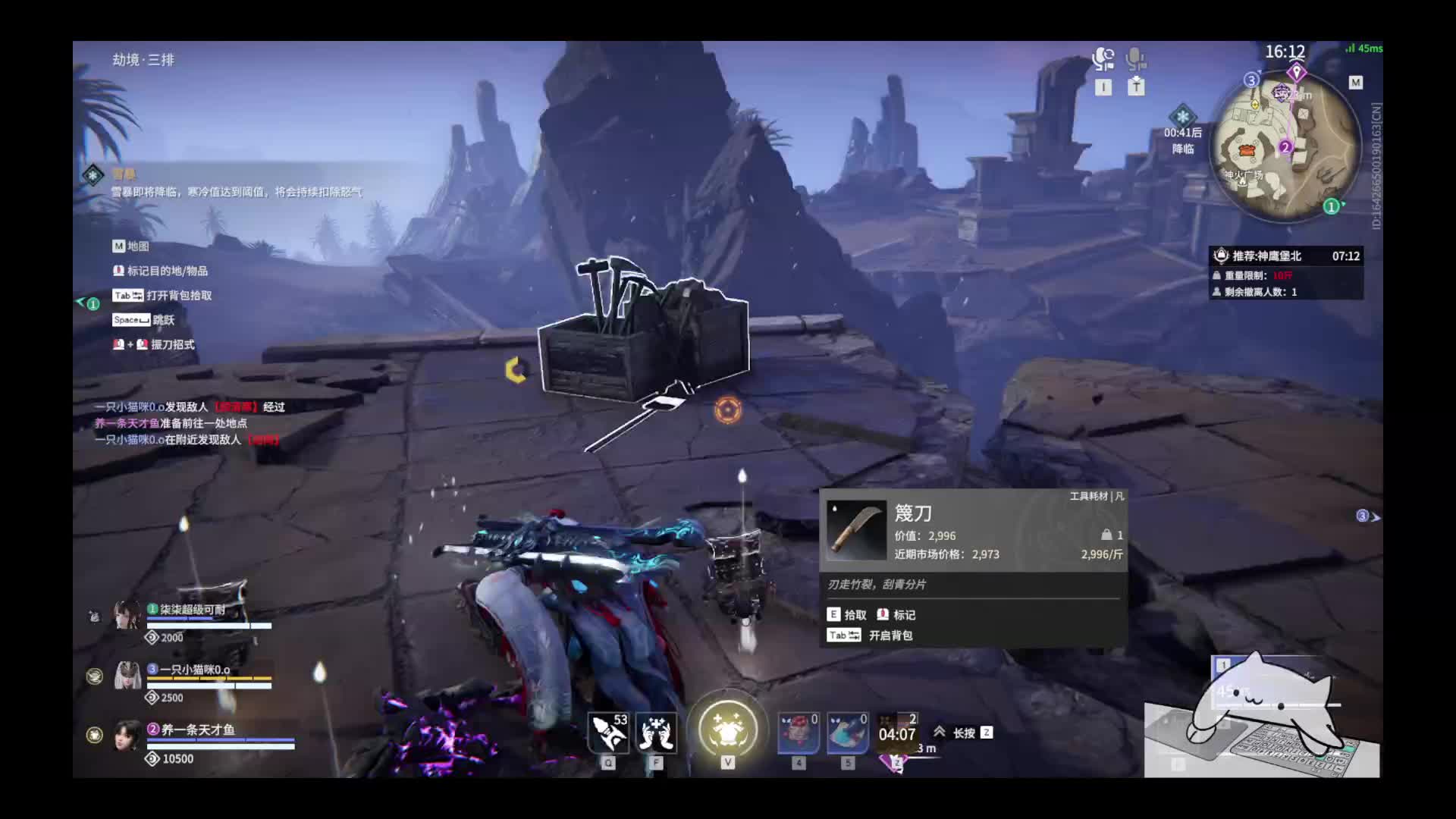This screenshot has height=819, width=1456.
Task: Activate the rocket skill with 53 count
Action: 609,733
